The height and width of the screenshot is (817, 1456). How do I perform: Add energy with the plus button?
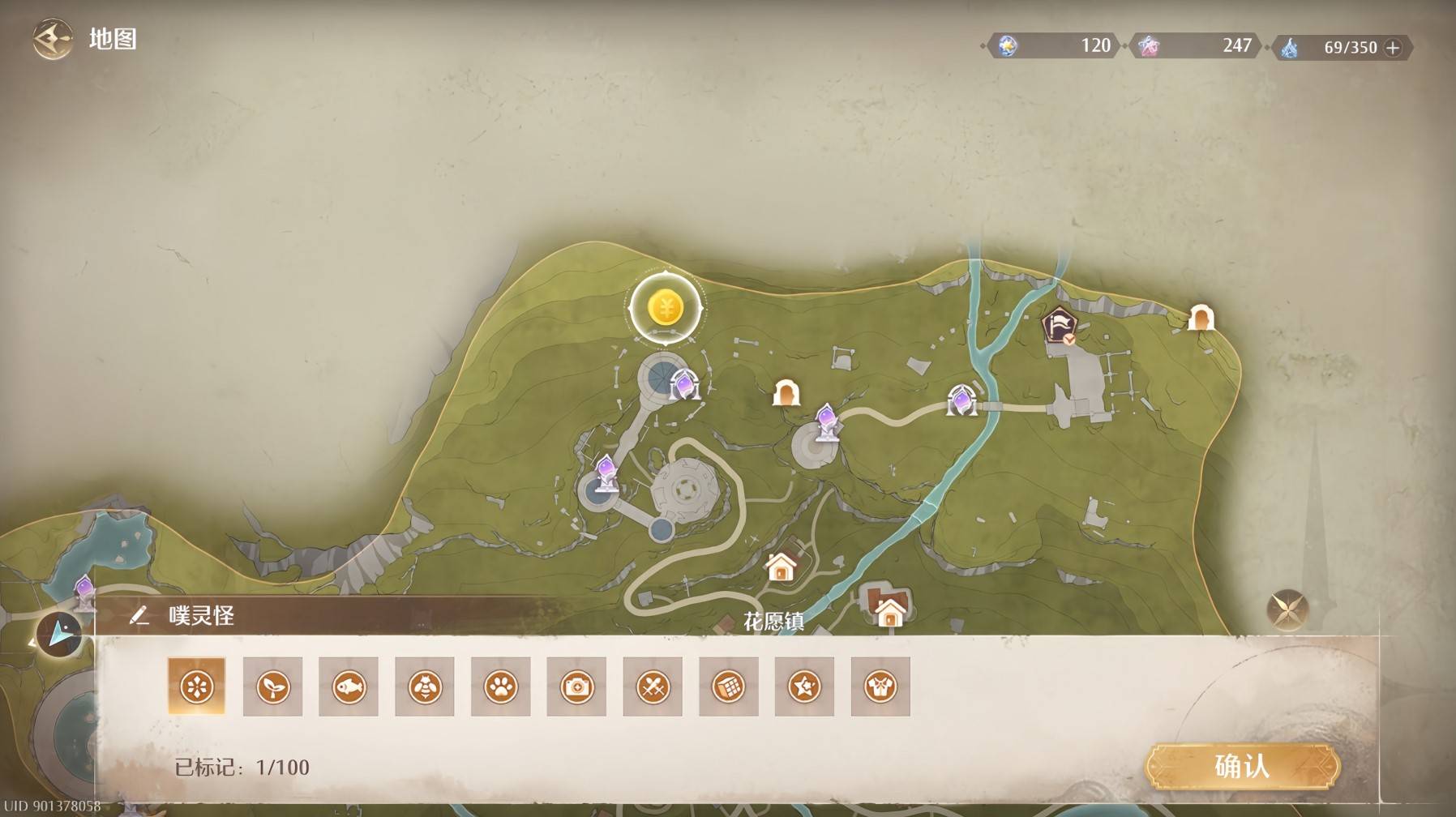(1393, 48)
